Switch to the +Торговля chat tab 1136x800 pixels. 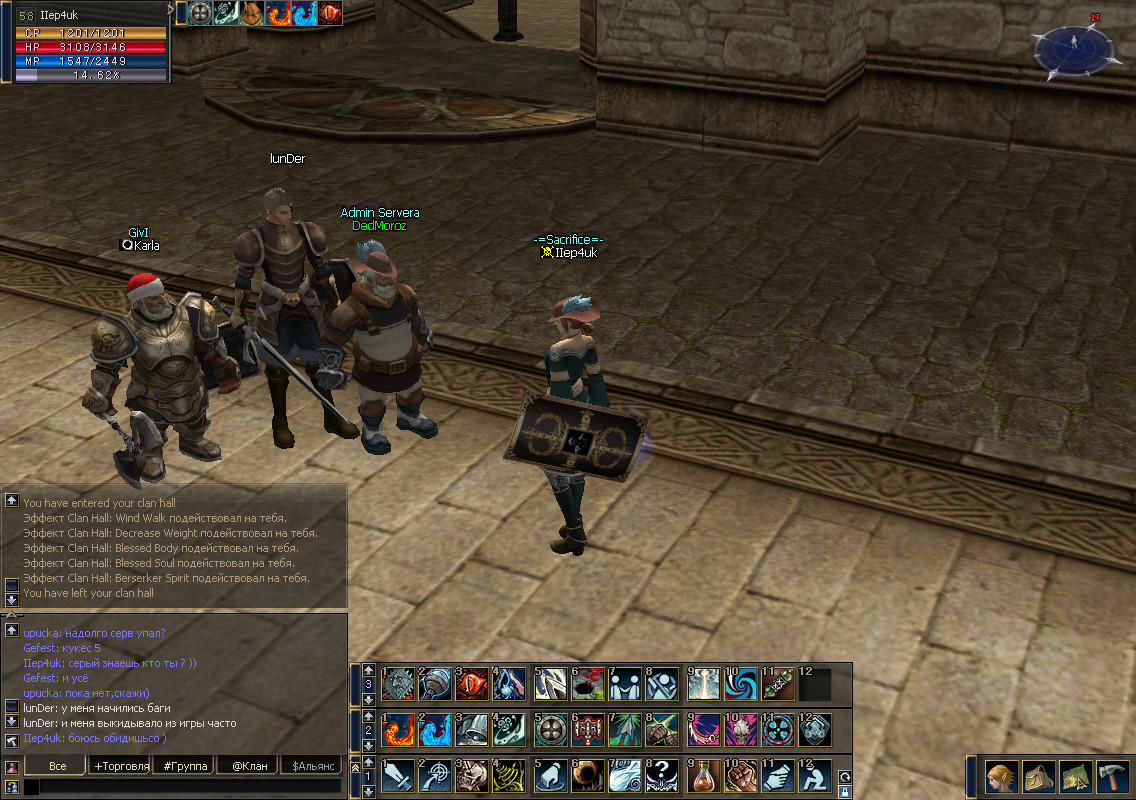coord(121,766)
